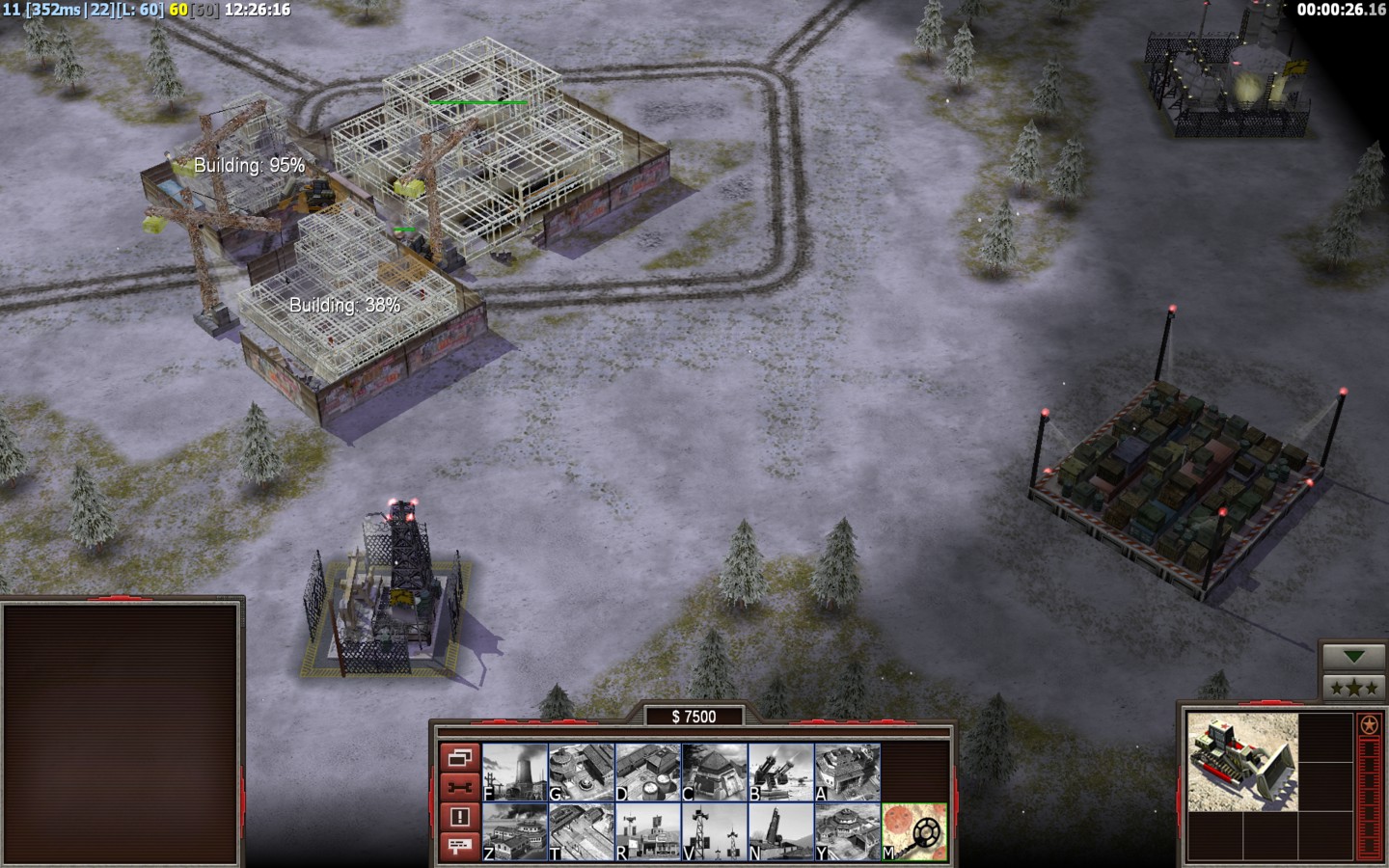Click the overlapping windows button on command bar
1389x868 pixels.
pyautogui.click(x=459, y=758)
